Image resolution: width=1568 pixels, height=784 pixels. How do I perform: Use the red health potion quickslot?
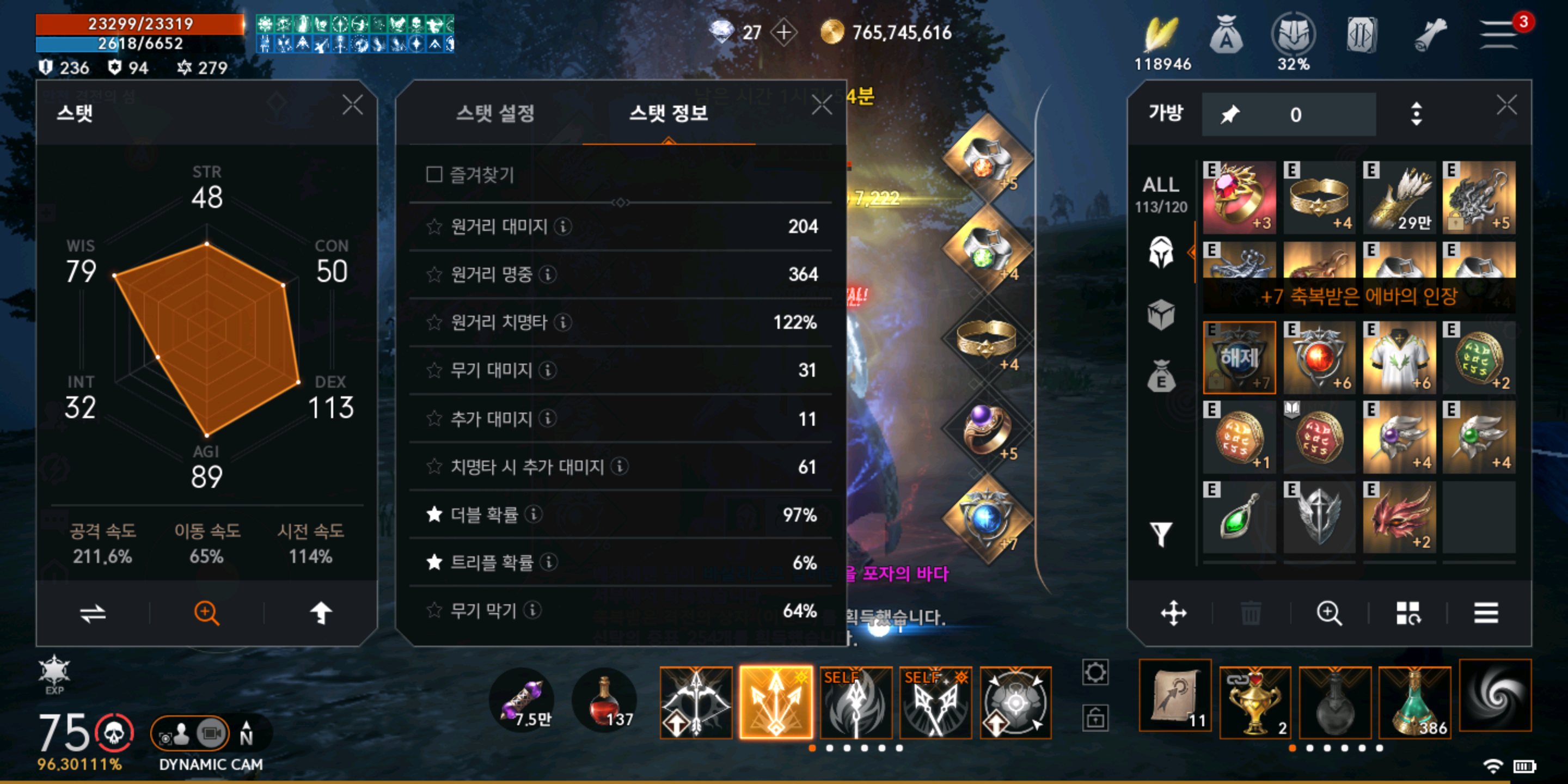604,701
